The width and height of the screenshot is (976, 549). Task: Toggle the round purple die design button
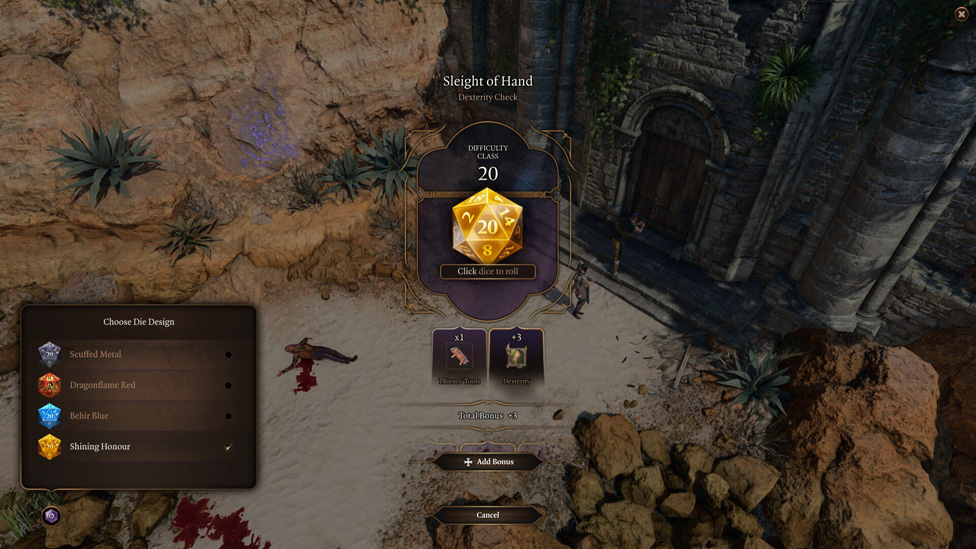coord(51,516)
